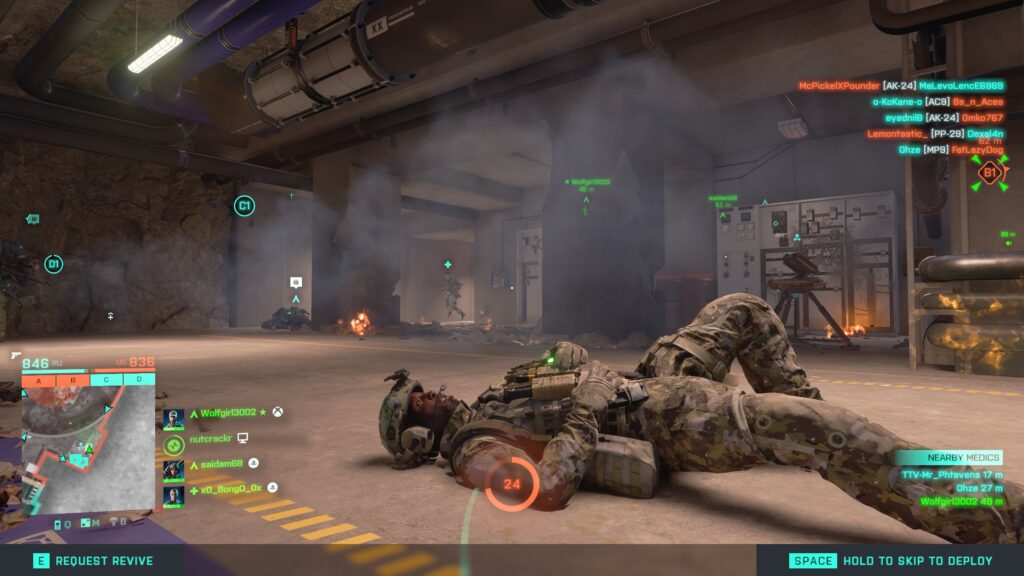Select objective flag B in the score bar
1024x576 pixels.
coord(72,380)
